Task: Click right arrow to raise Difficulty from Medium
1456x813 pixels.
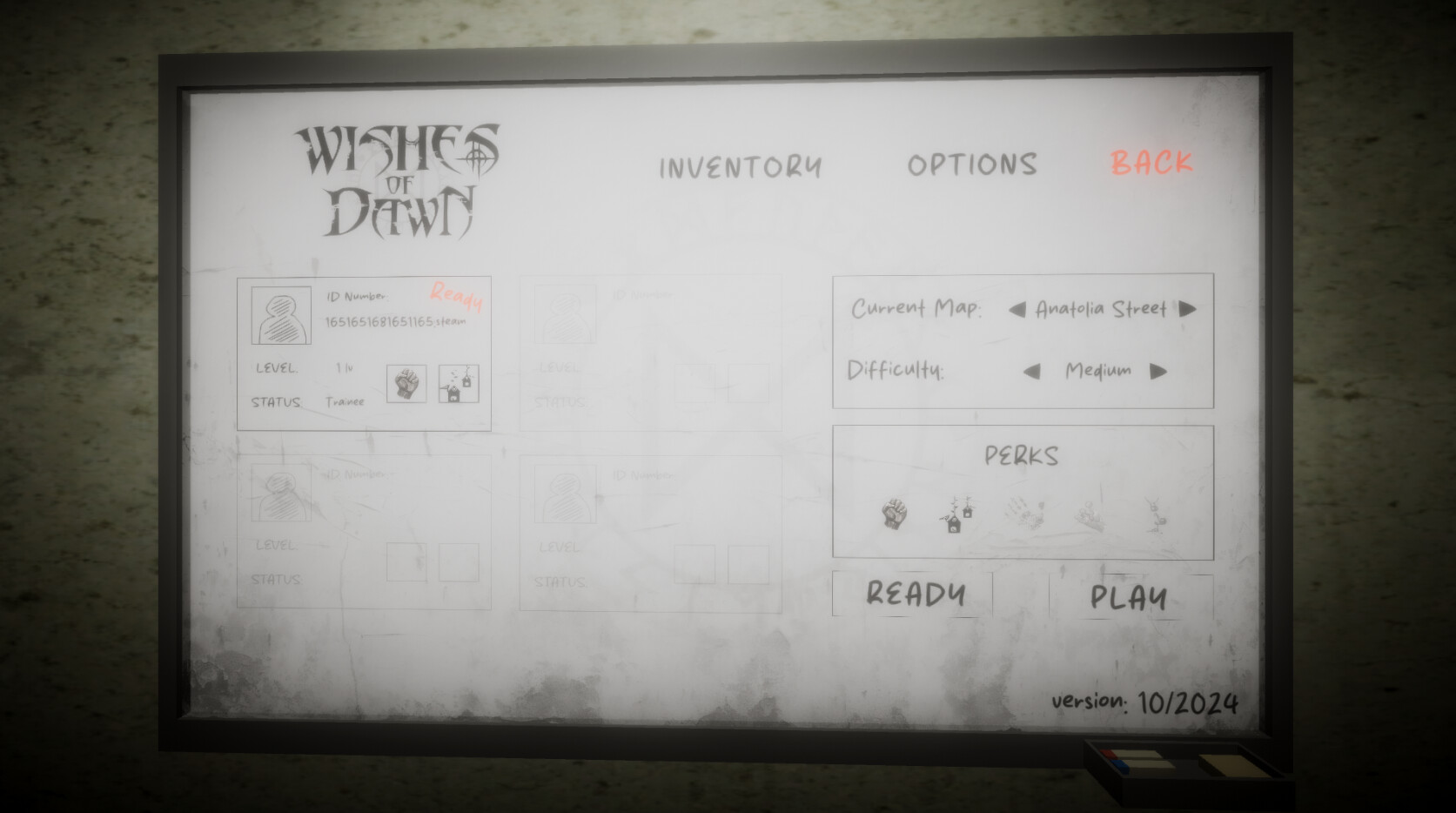Action: pyautogui.click(x=1157, y=370)
